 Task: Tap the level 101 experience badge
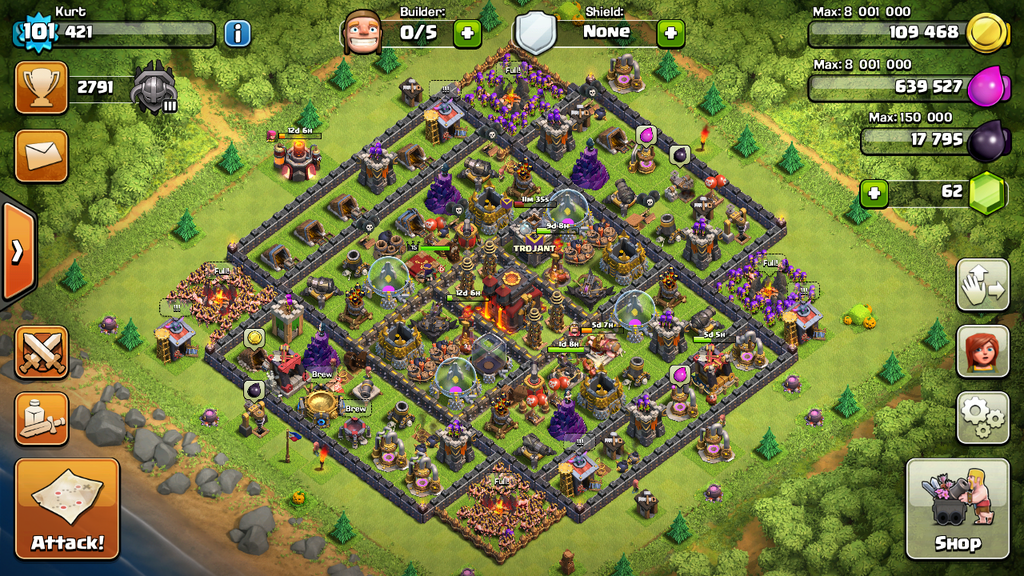[38, 32]
